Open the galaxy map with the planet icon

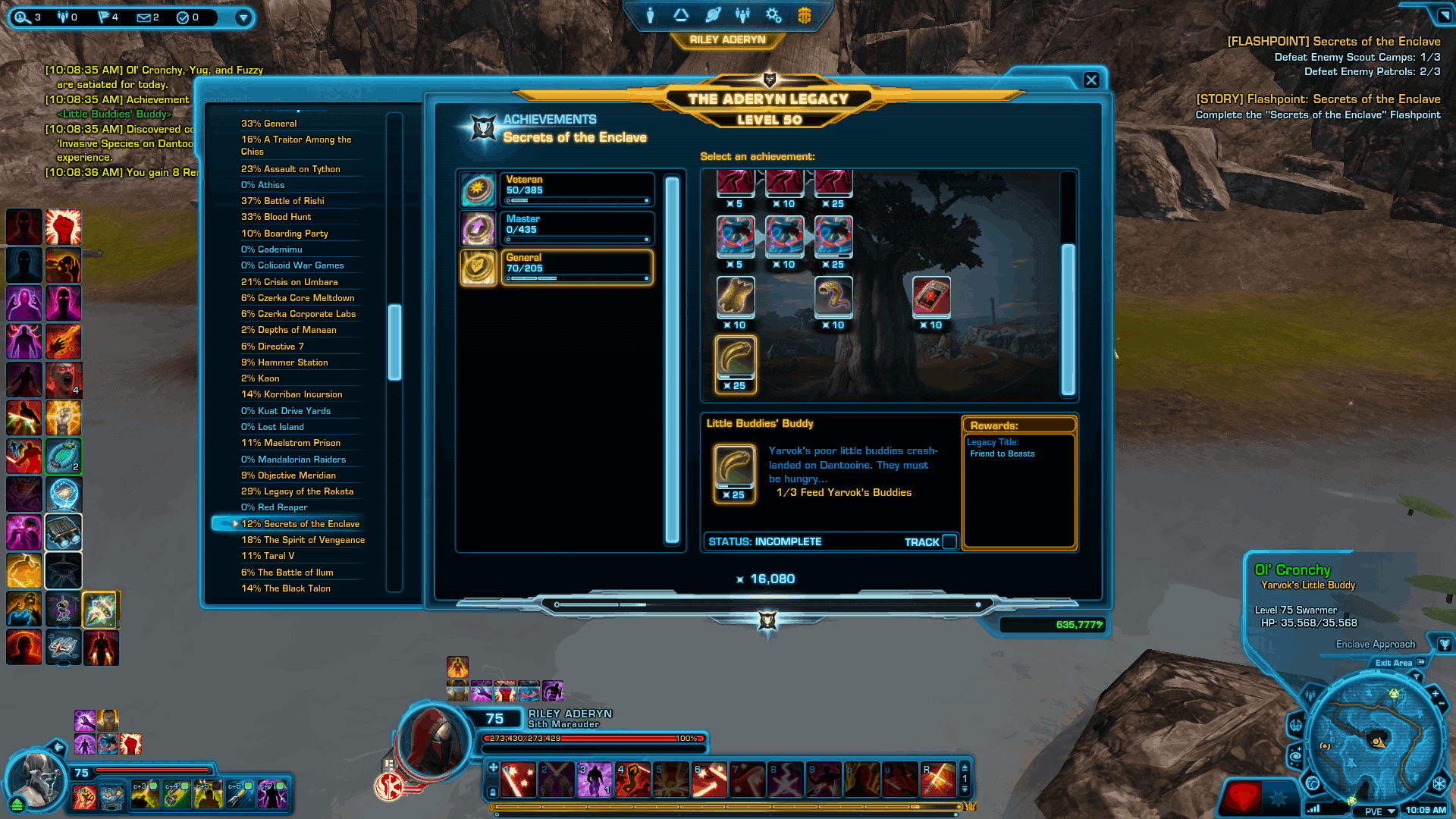click(714, 14)
